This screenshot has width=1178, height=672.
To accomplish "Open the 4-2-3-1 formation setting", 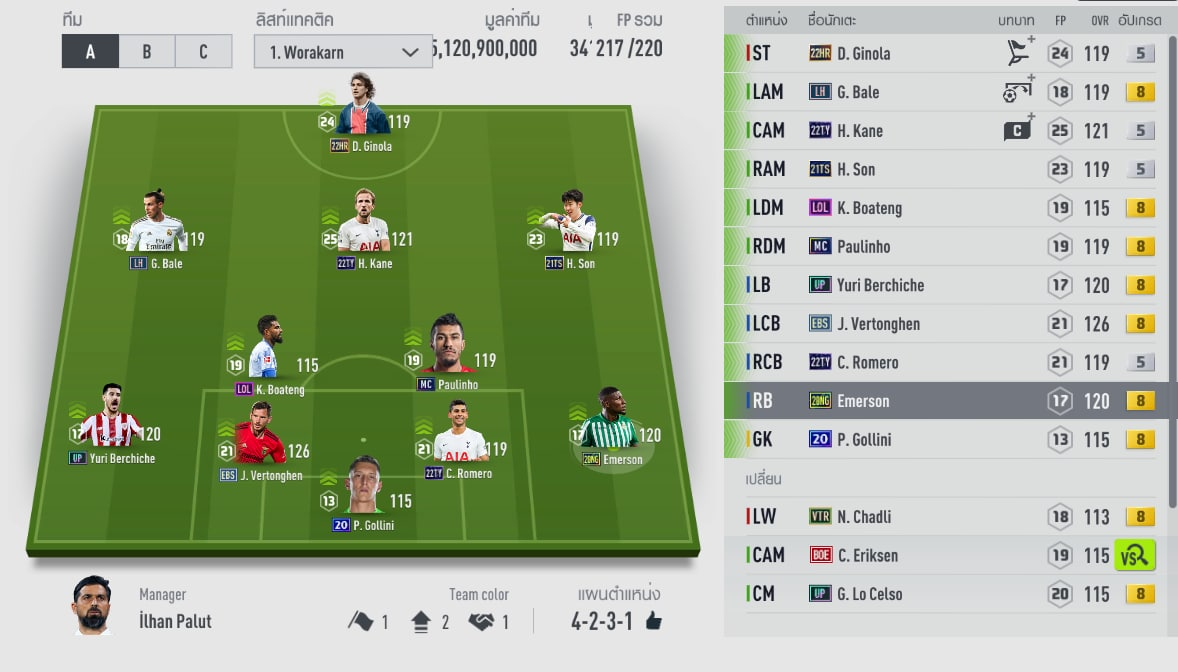I will [x=616, y=621].
